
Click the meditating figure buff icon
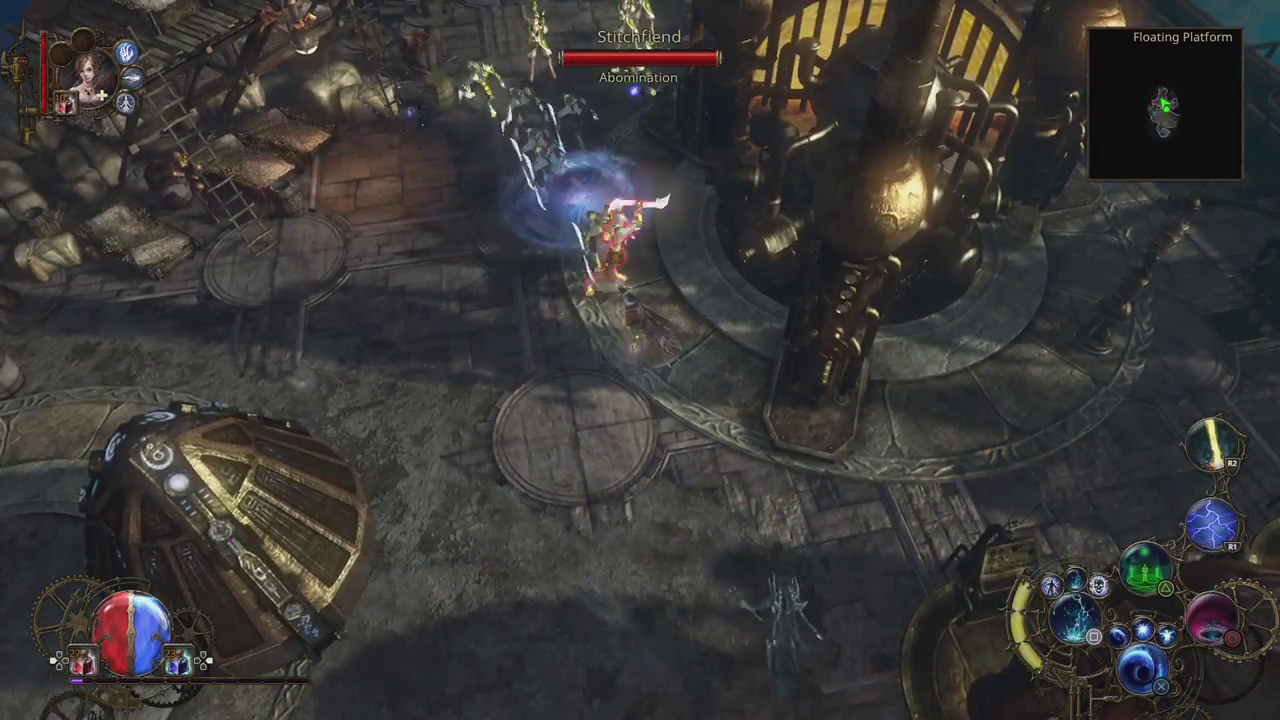pos(125,102)
